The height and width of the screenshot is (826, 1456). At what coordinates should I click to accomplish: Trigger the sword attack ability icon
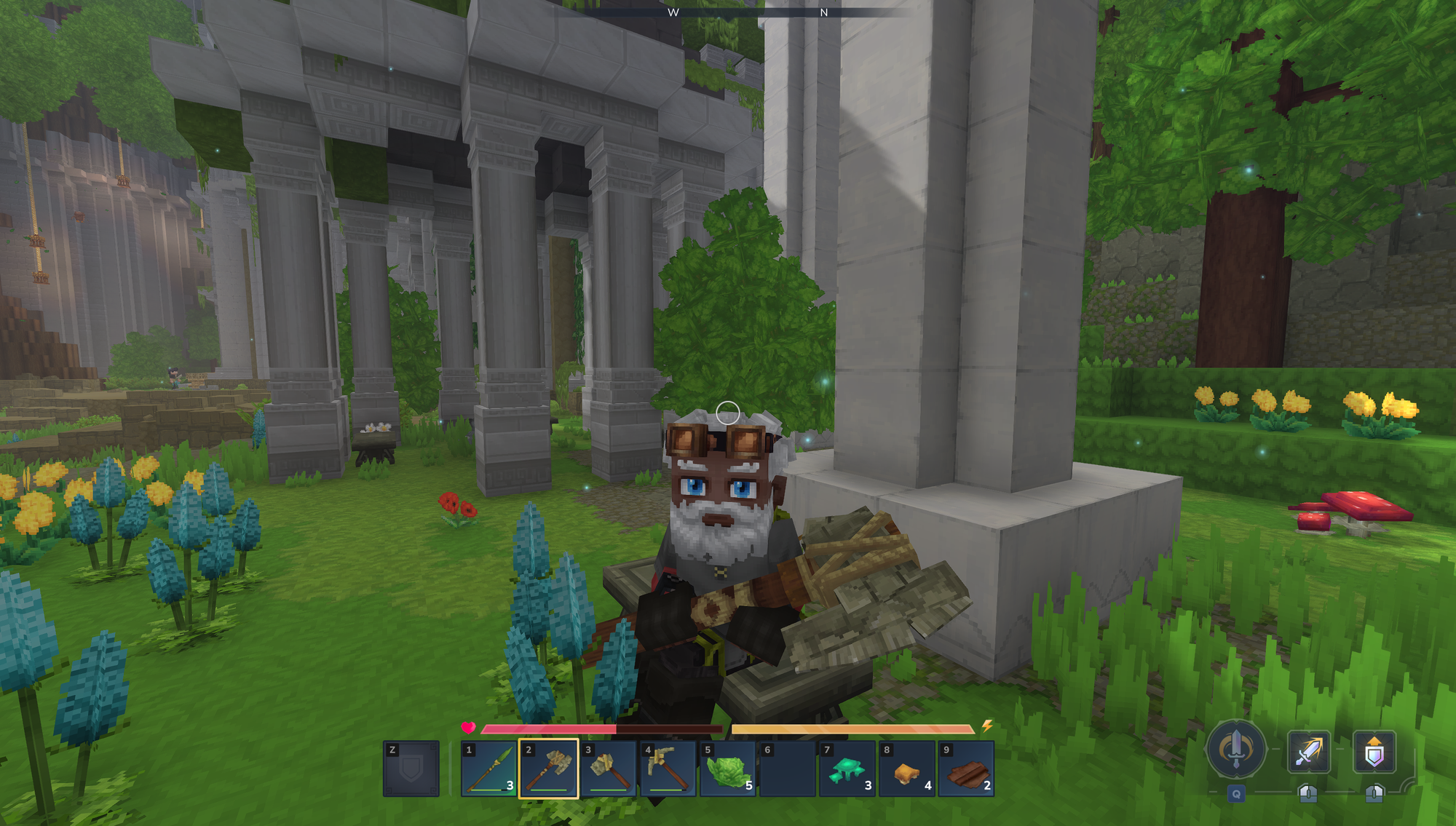[x=1308, y=752]
